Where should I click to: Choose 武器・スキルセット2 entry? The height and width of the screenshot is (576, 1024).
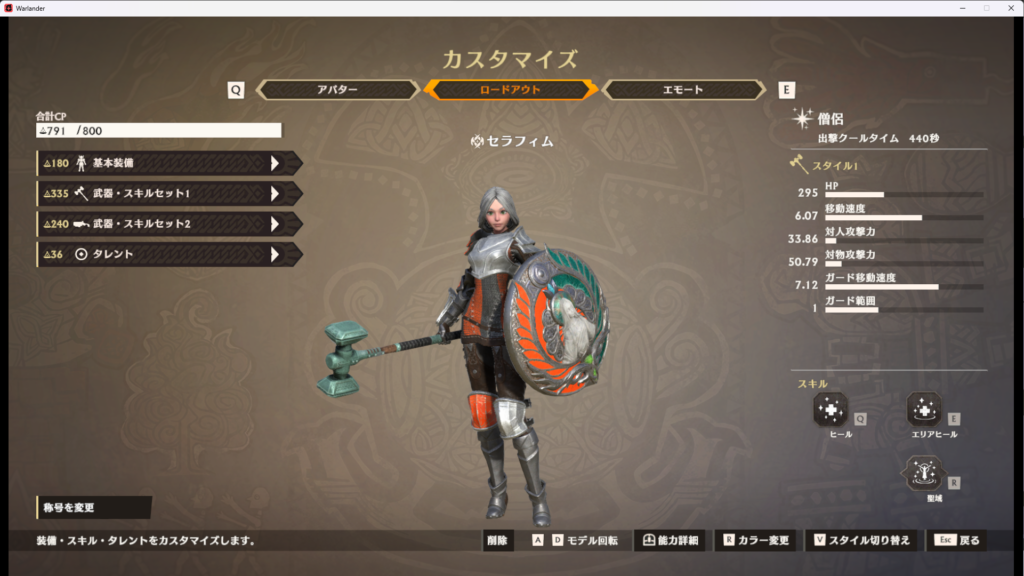[x=168, y=224]
